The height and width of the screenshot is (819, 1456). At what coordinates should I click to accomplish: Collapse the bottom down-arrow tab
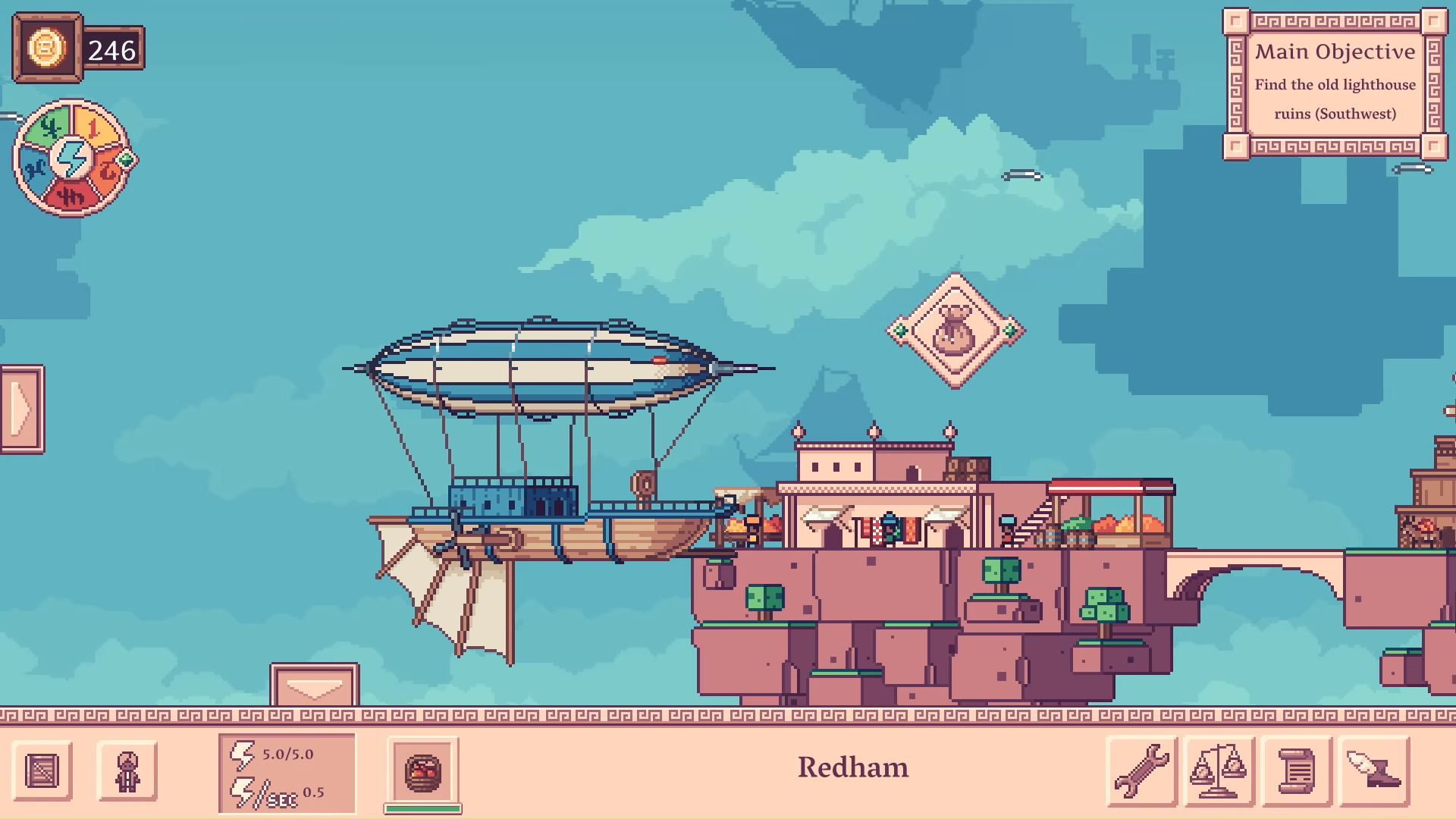[x=314, y=686]
